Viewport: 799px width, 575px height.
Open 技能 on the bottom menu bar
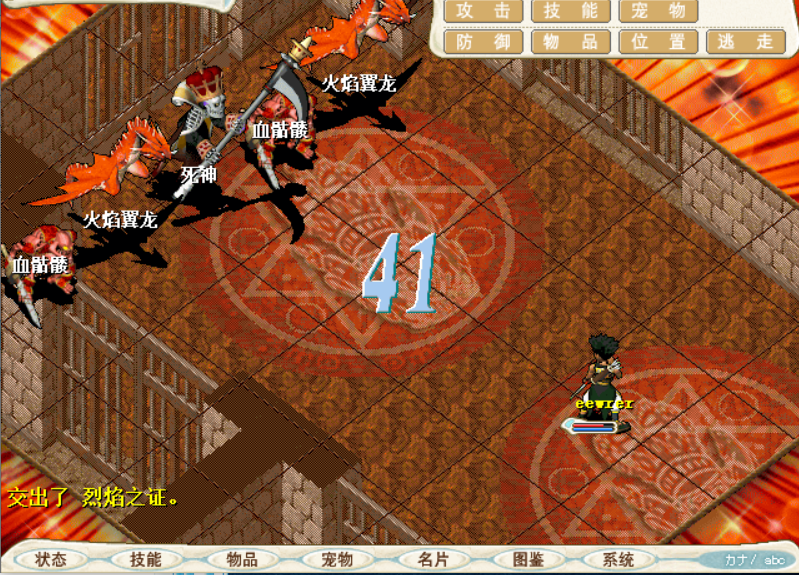146,560
